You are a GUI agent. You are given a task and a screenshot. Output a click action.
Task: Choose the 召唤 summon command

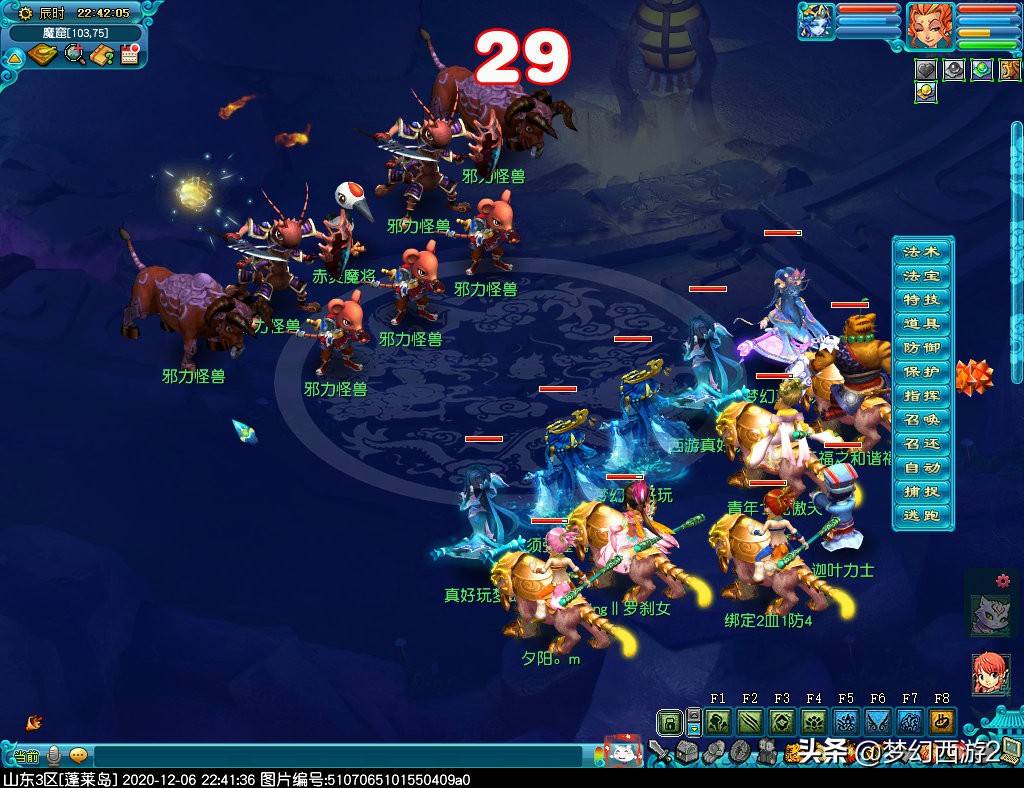pyautogui.click(x=921, y=419)
